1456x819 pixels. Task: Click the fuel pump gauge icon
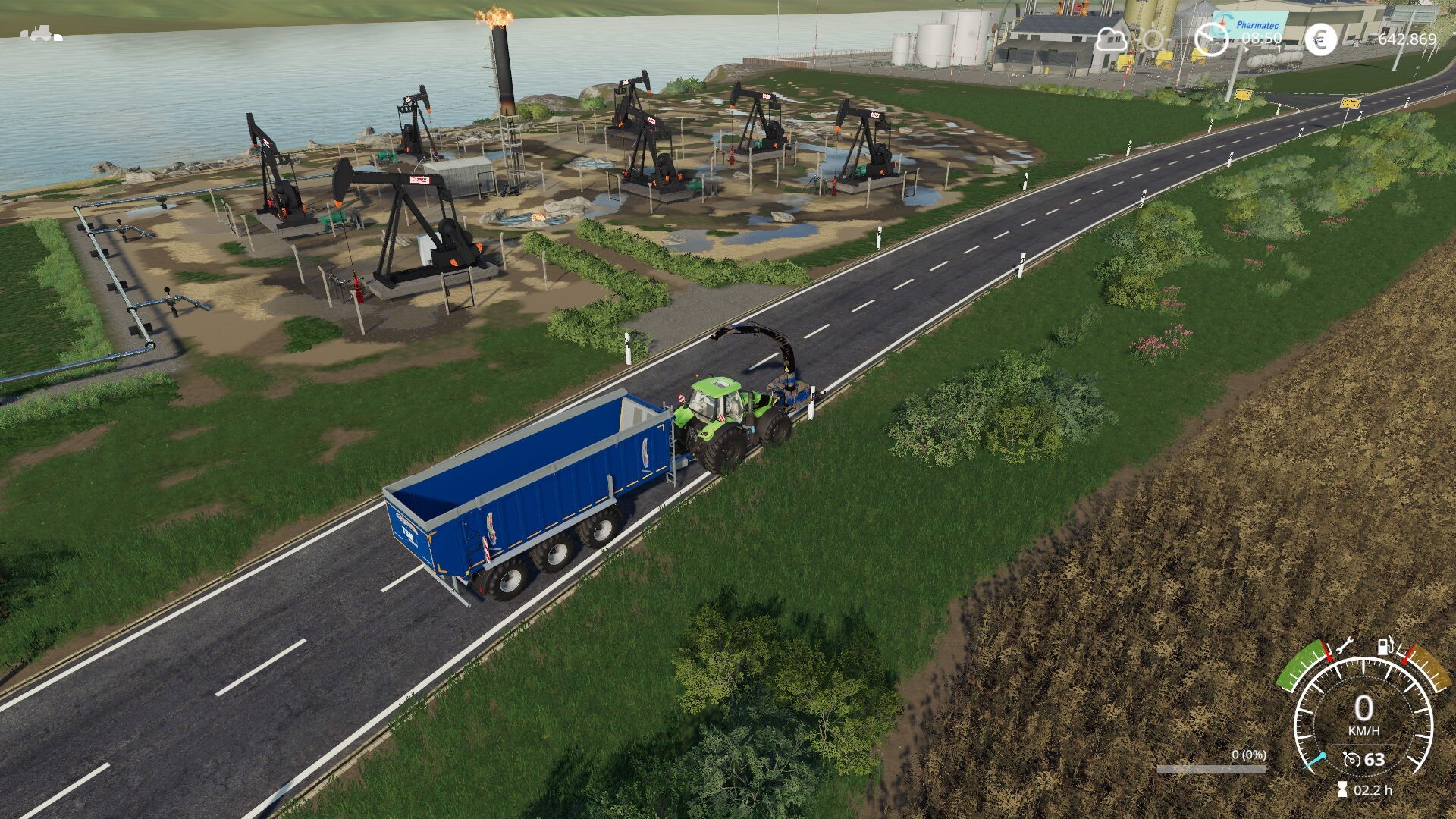pos(1386,646)
